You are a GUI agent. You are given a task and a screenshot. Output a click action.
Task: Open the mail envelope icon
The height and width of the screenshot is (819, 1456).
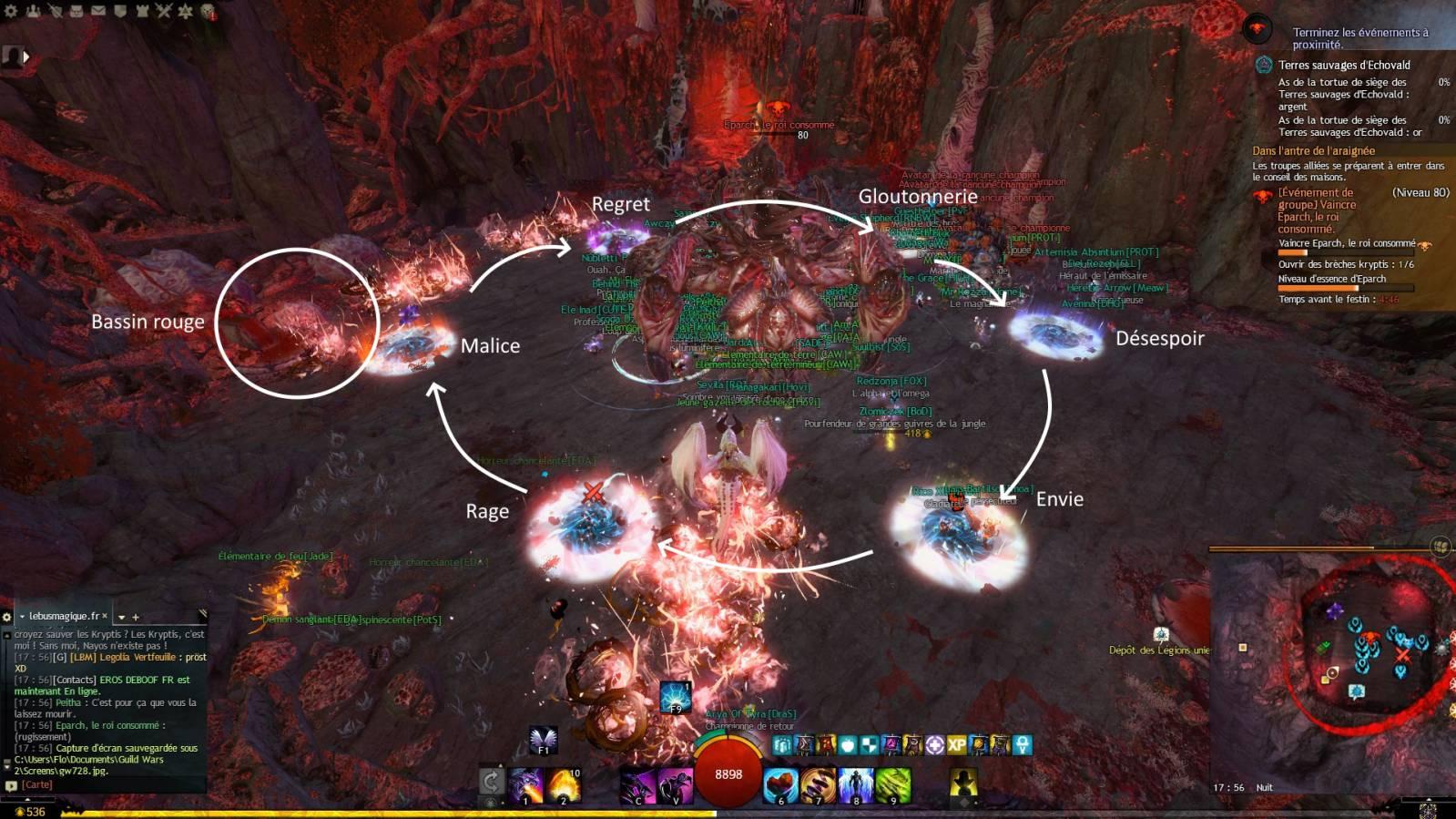97,11
